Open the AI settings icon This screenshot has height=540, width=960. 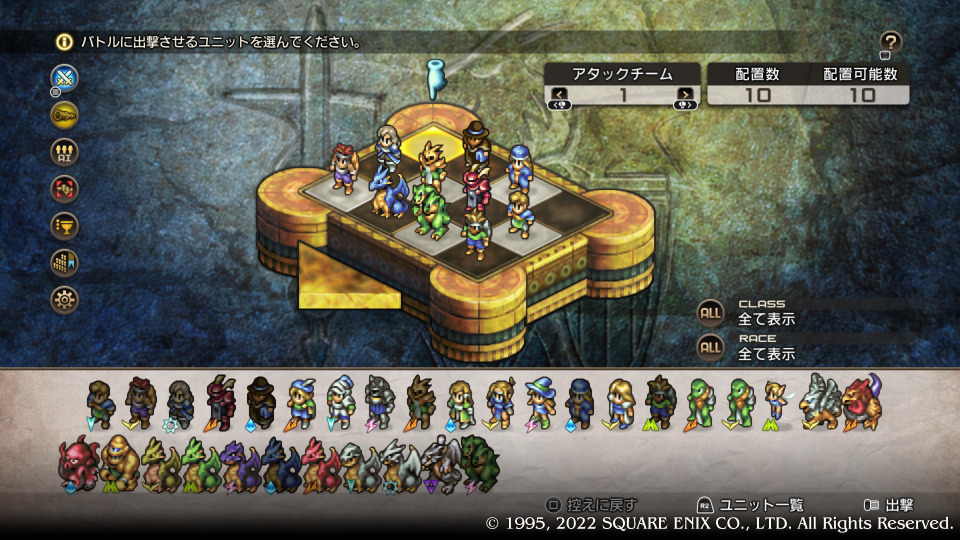(x=65, y=151)
